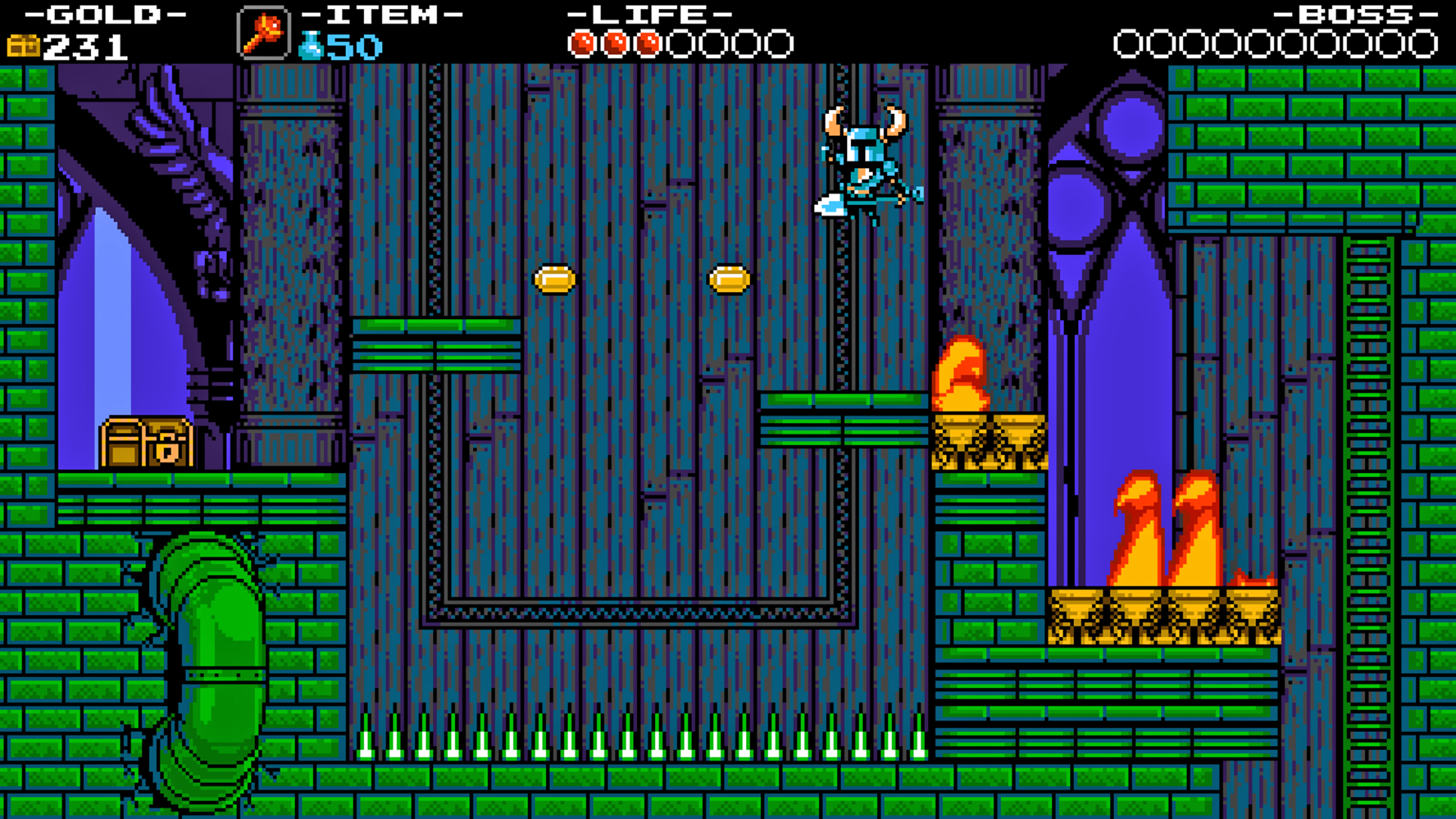Select the equipped Flare Wand relic slot

[x=263, y=33]
